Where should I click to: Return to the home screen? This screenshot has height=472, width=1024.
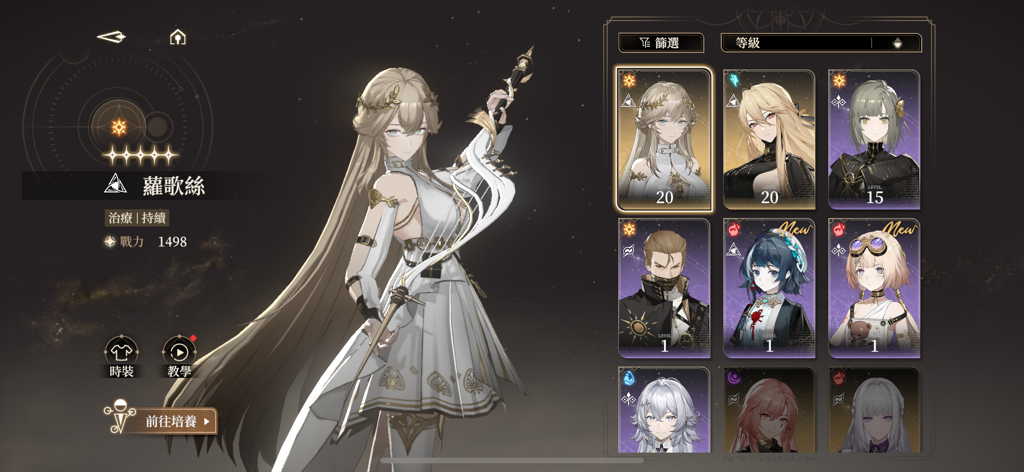[x=178, y=37]
